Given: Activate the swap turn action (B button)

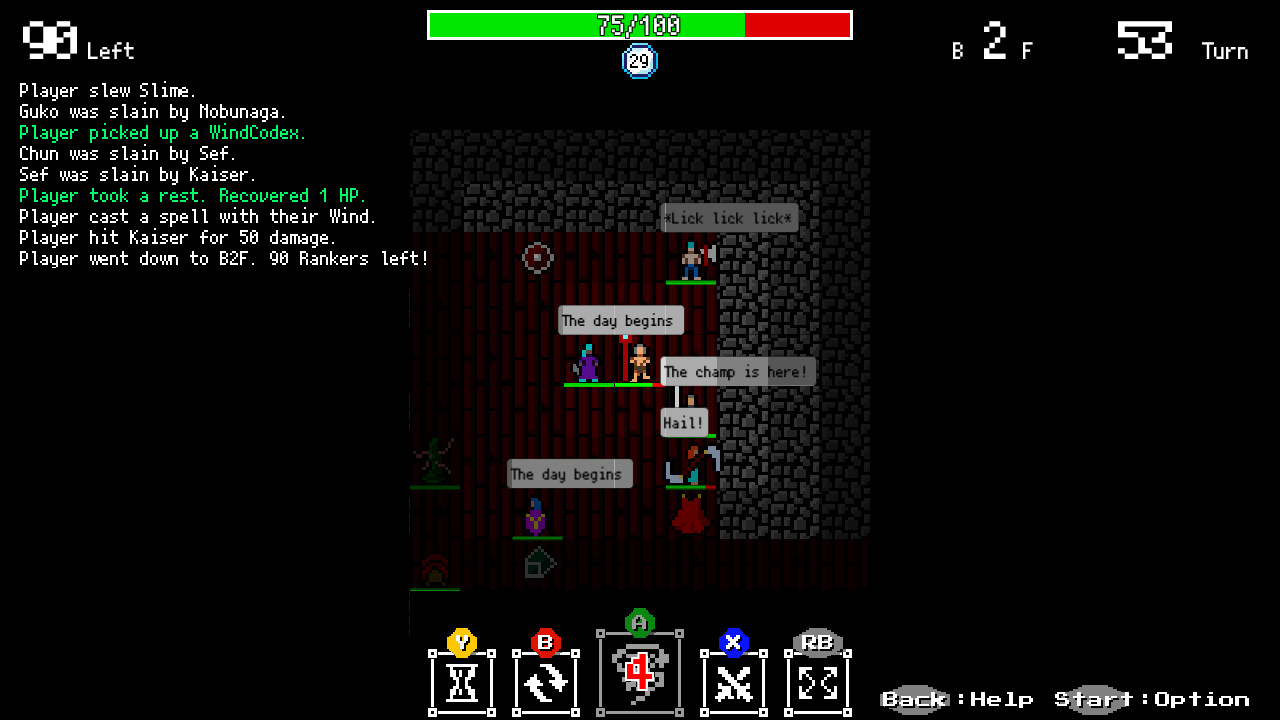Looking at the screenshot, I should coord(546,683).
